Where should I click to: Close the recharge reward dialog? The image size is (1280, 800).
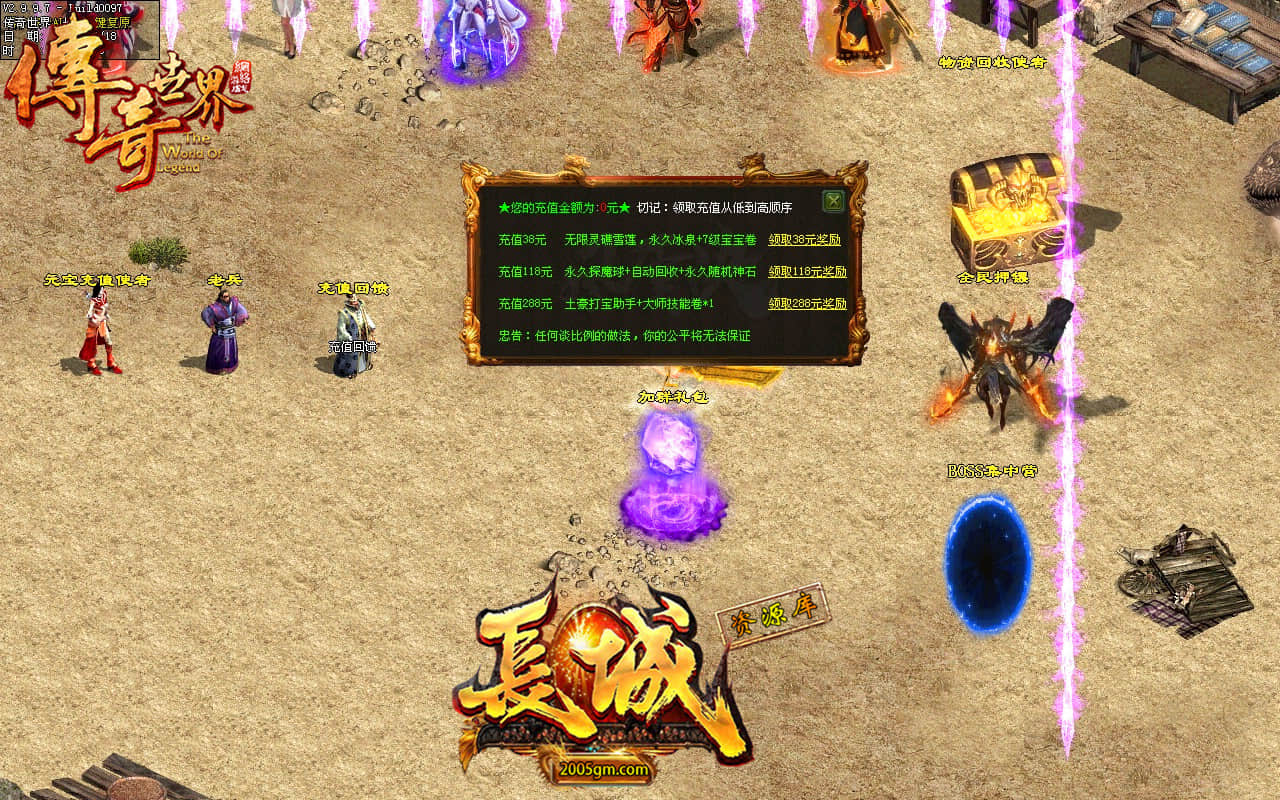833,202
